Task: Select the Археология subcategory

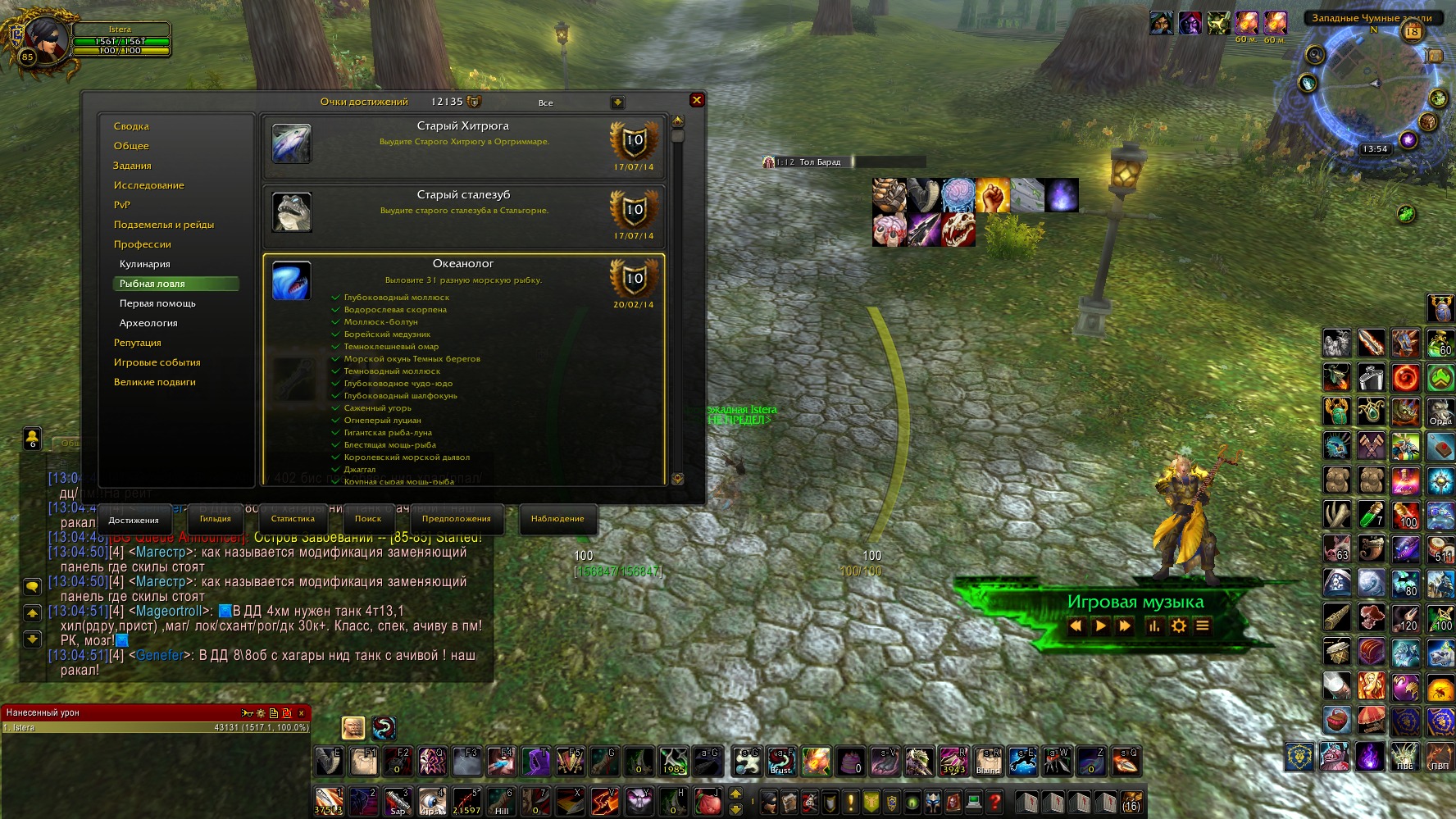Action: 148,323
